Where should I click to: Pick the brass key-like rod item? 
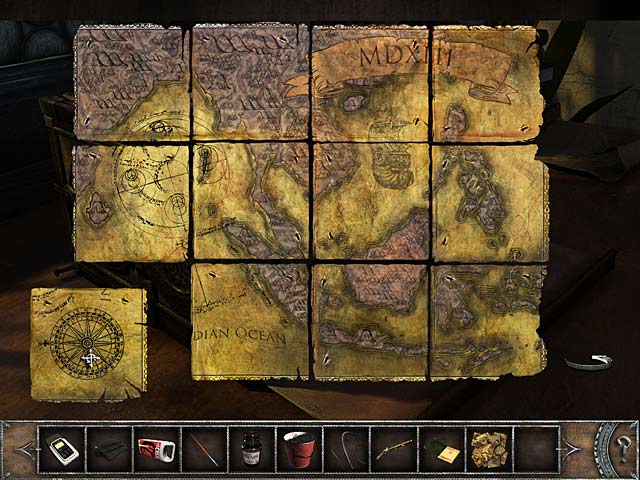pyautogui.click(x=393, y=447)
